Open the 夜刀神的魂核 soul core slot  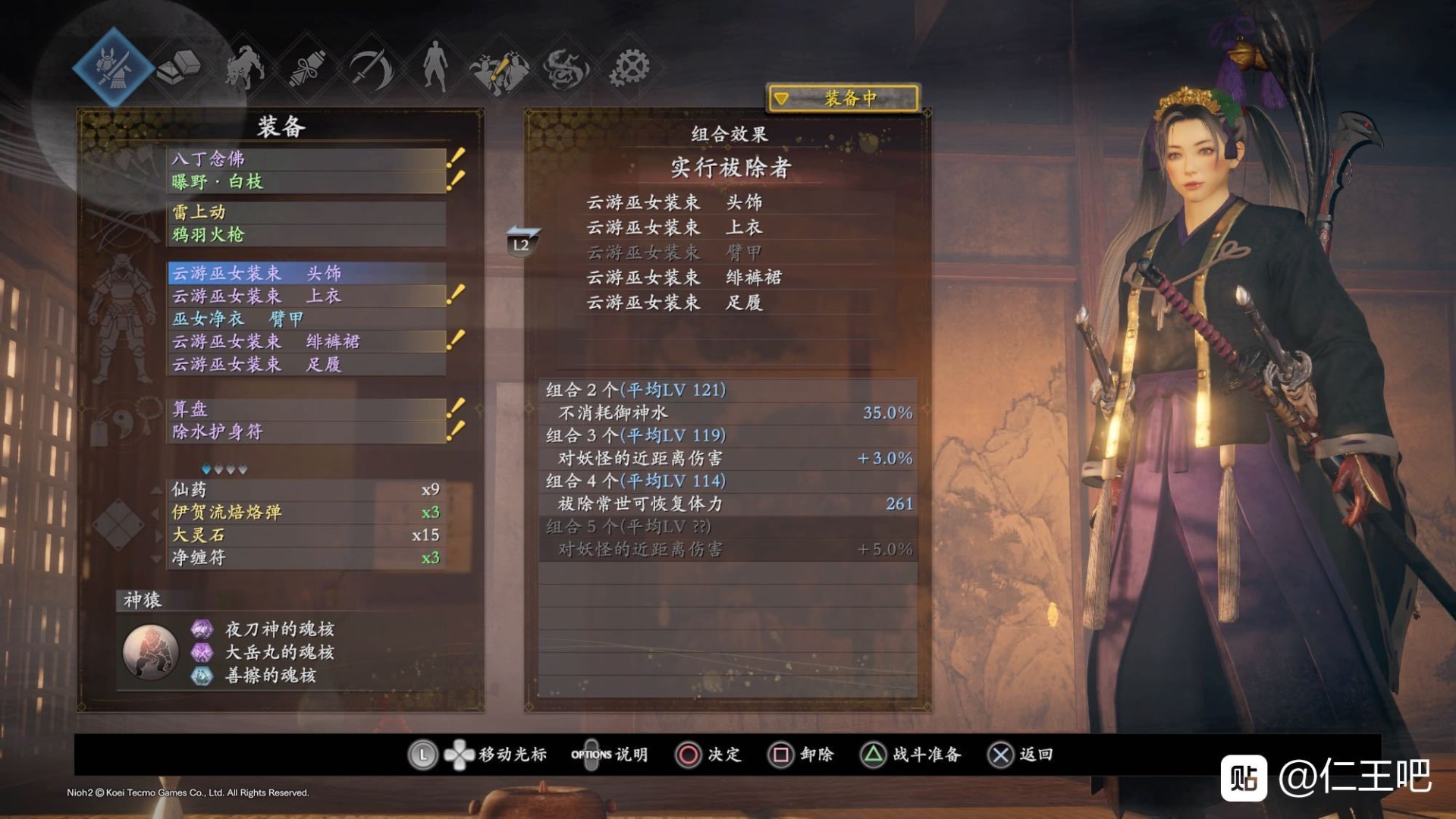click(279, 629)
